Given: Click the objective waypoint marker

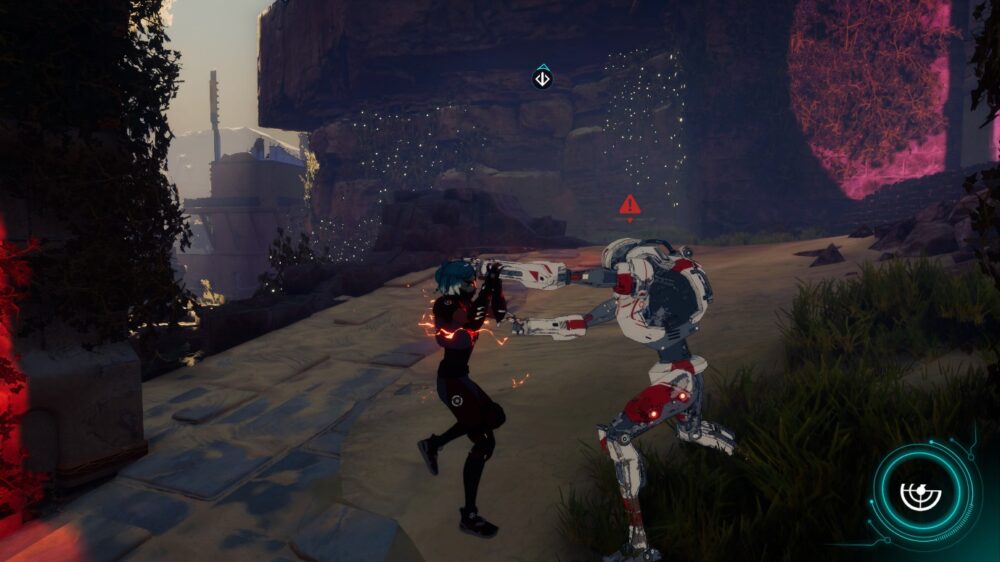Looking at the screenshot, I should pos(542,77).
